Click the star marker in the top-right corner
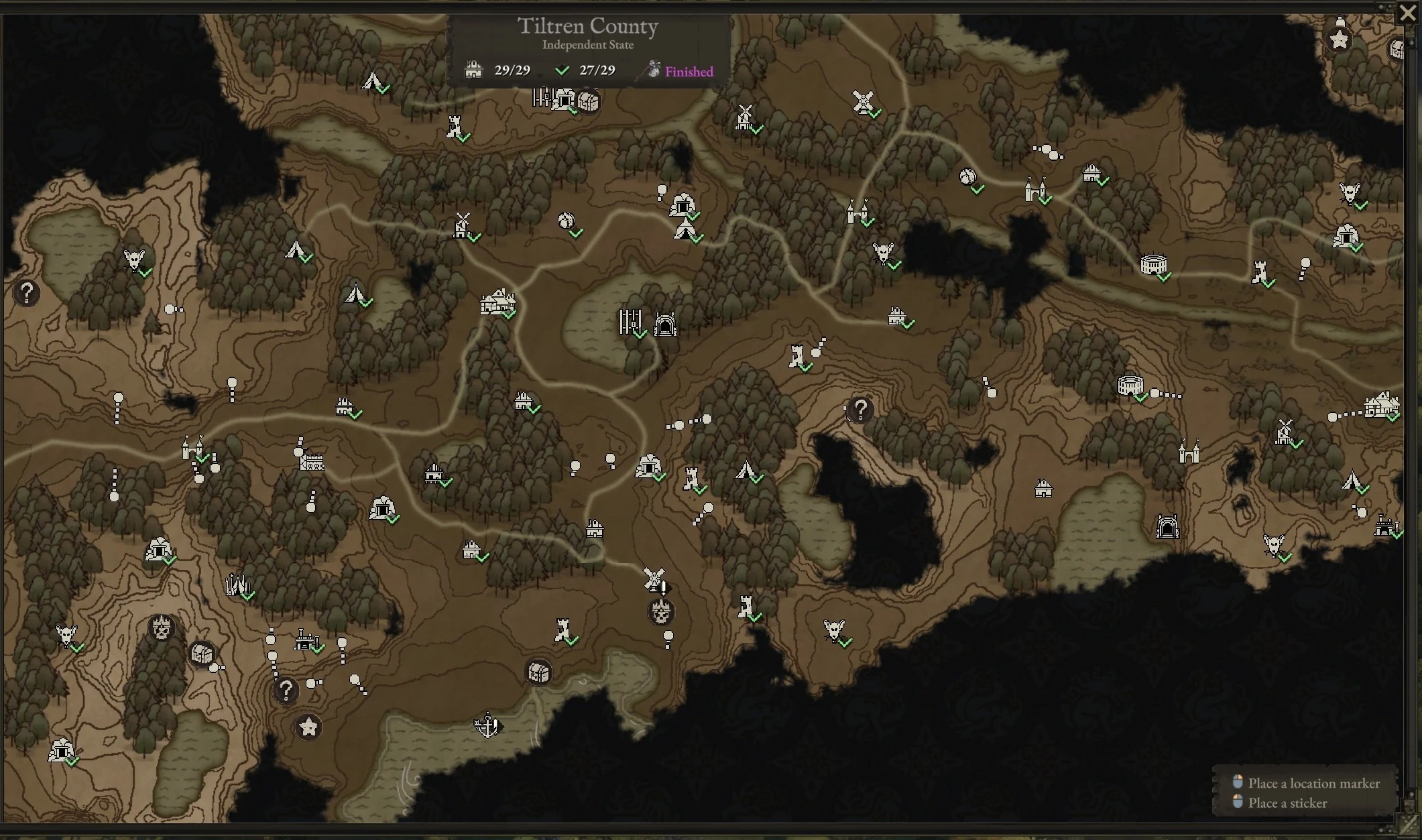This screenshot has height=840, width=1422. coord(1338,40)
